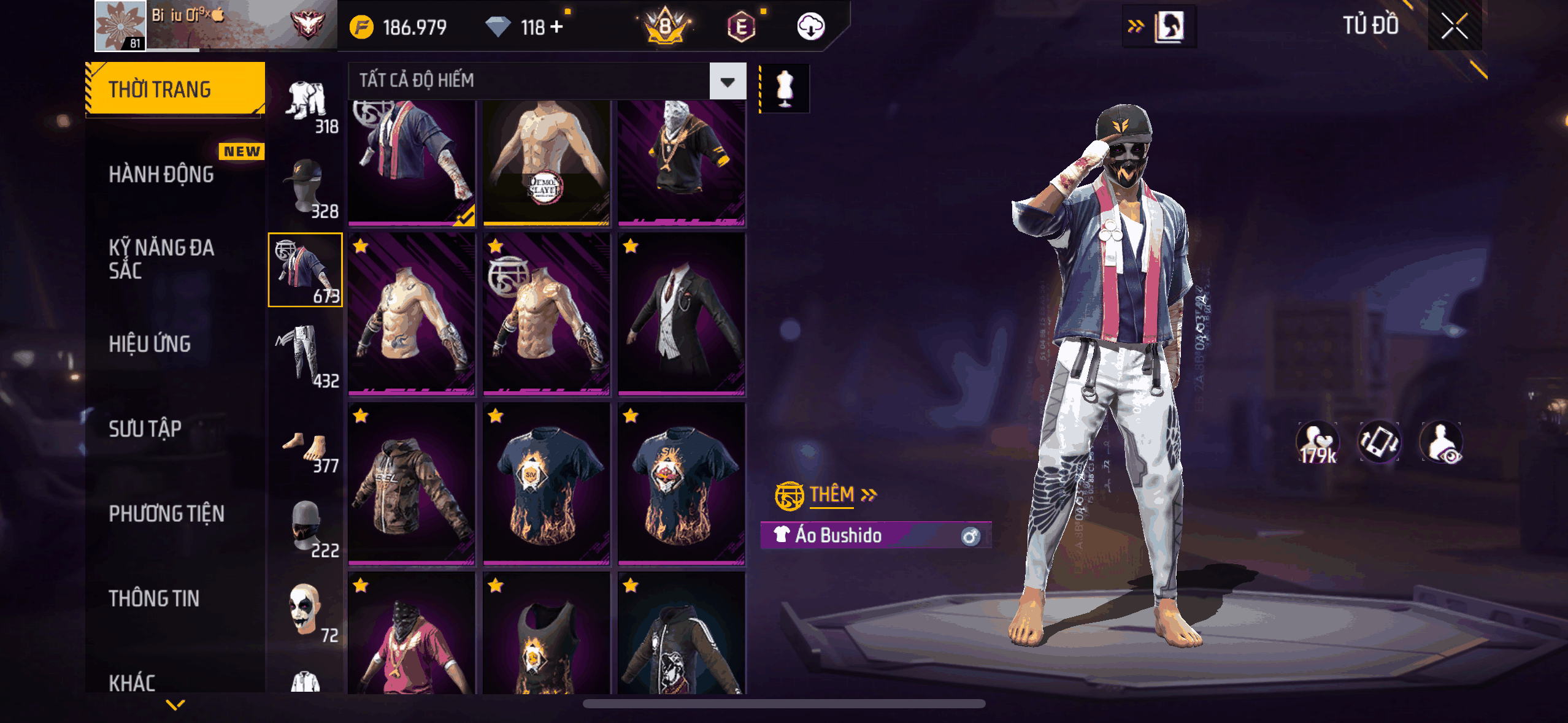Show the THÔNG TIN tab
Screen dimensions: 1568x723
(154, 599)
